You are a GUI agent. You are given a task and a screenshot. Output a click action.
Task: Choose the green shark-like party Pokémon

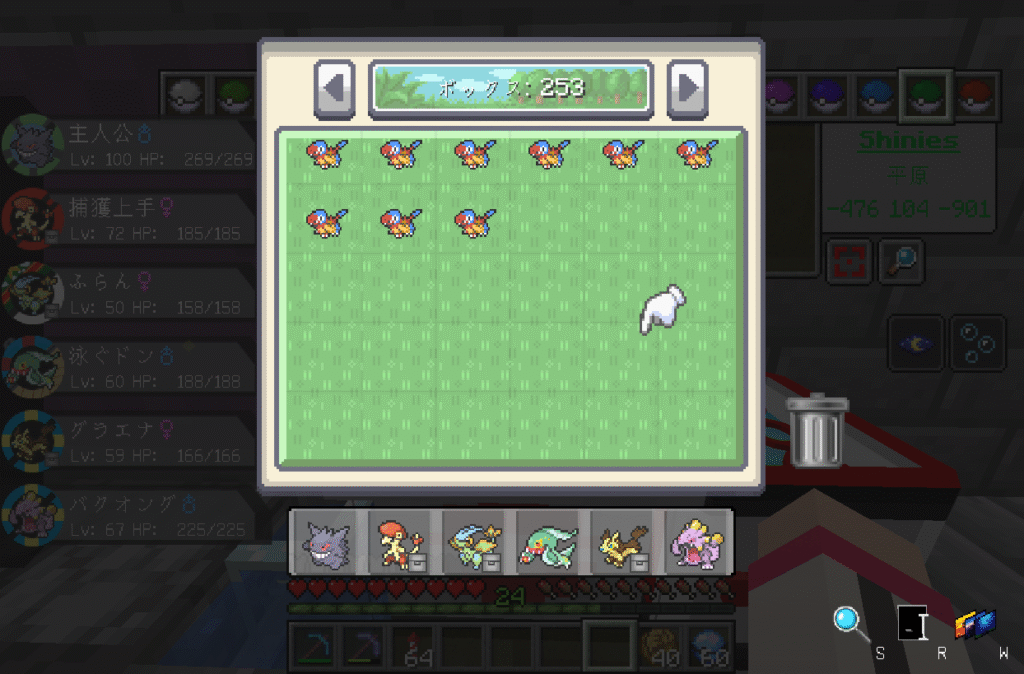[548, 544]
